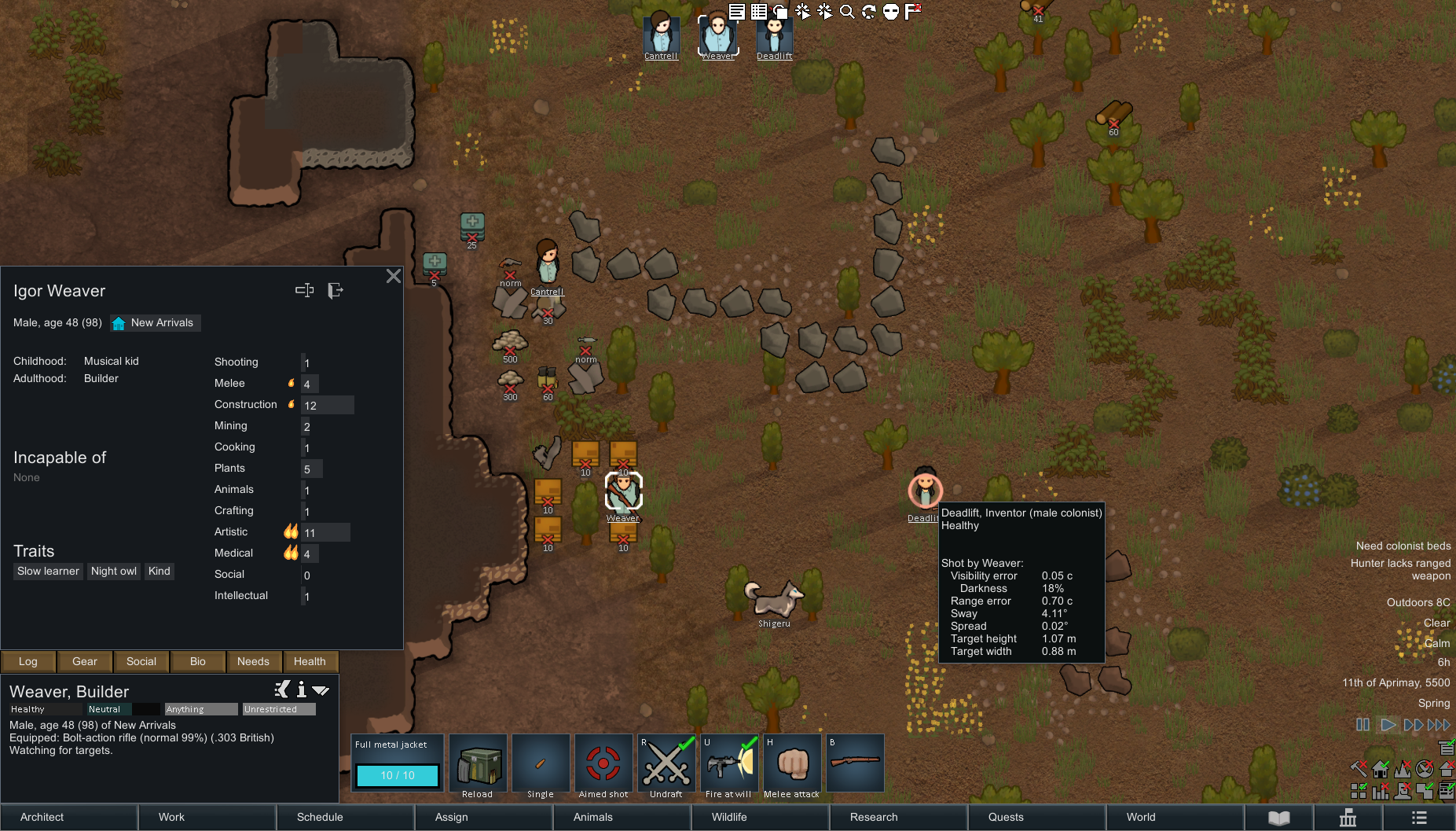
Task: Switch to the Gear tab
Action: point(85,661)
